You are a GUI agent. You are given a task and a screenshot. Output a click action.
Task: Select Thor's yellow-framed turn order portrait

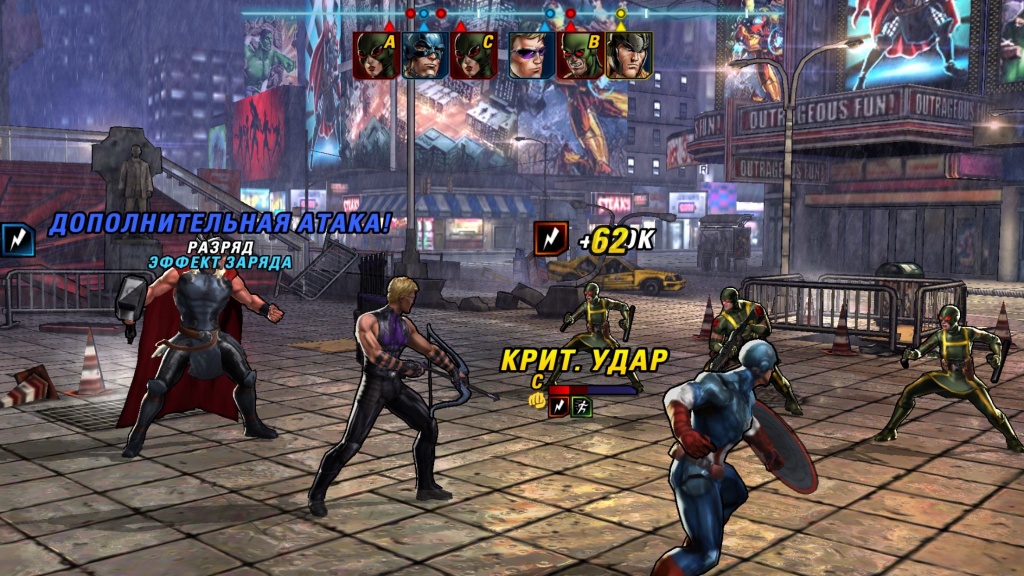pos(629,55)
